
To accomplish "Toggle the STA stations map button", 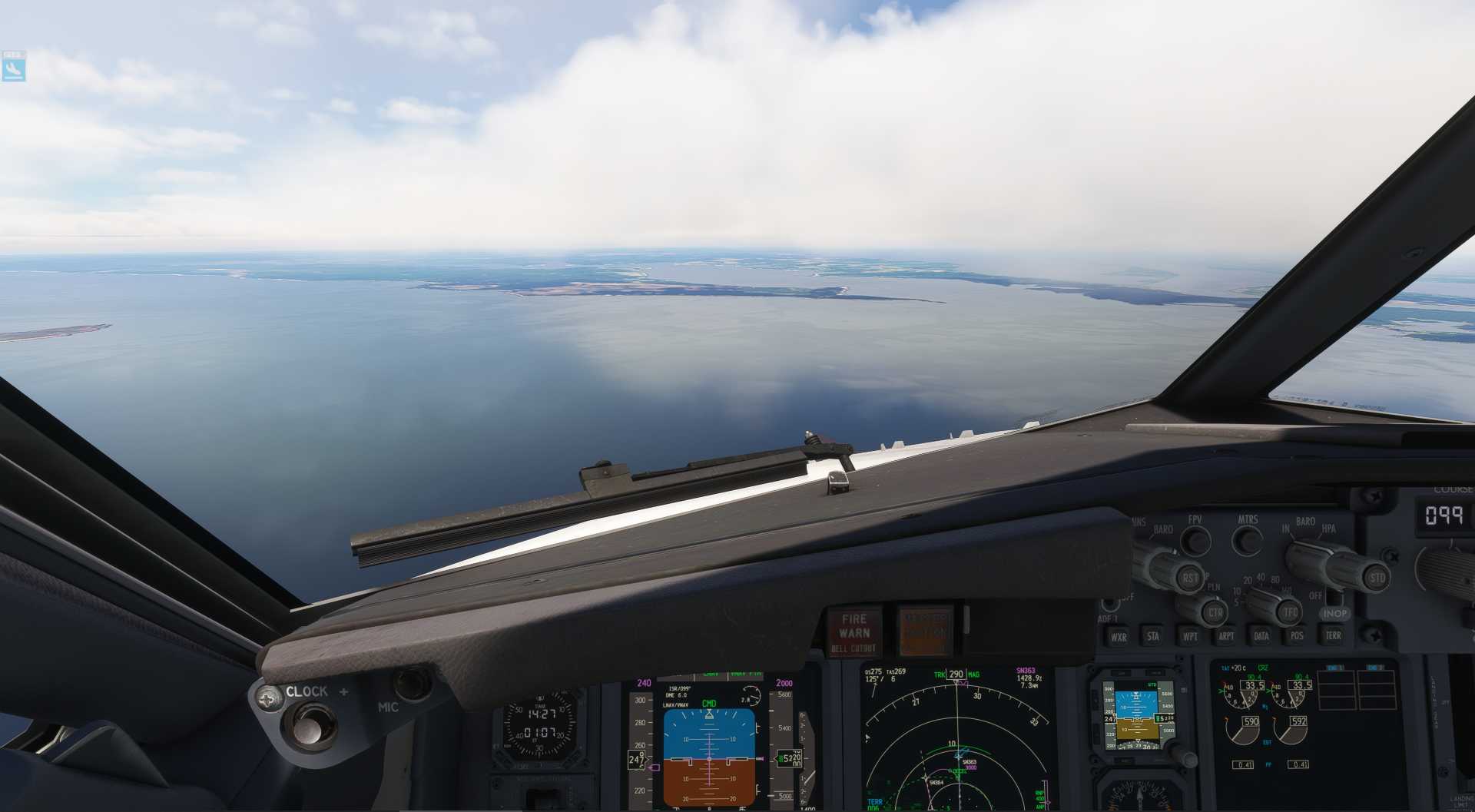I will [x=1153, y=636].
